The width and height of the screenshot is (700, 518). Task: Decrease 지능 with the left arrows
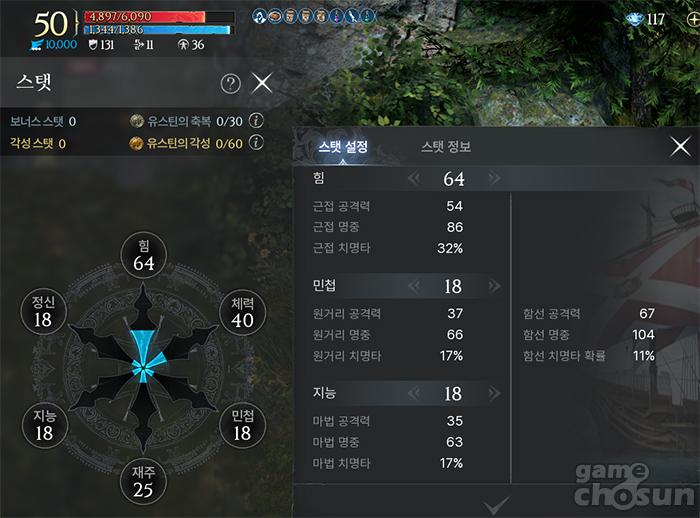pyautogui.click(x=413, y=395)
